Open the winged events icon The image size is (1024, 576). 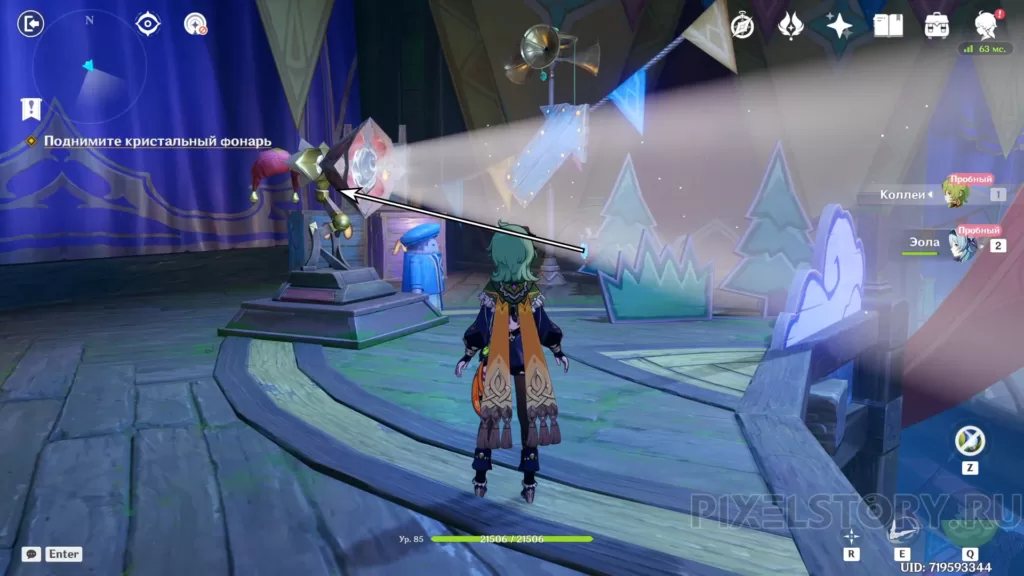791,26
